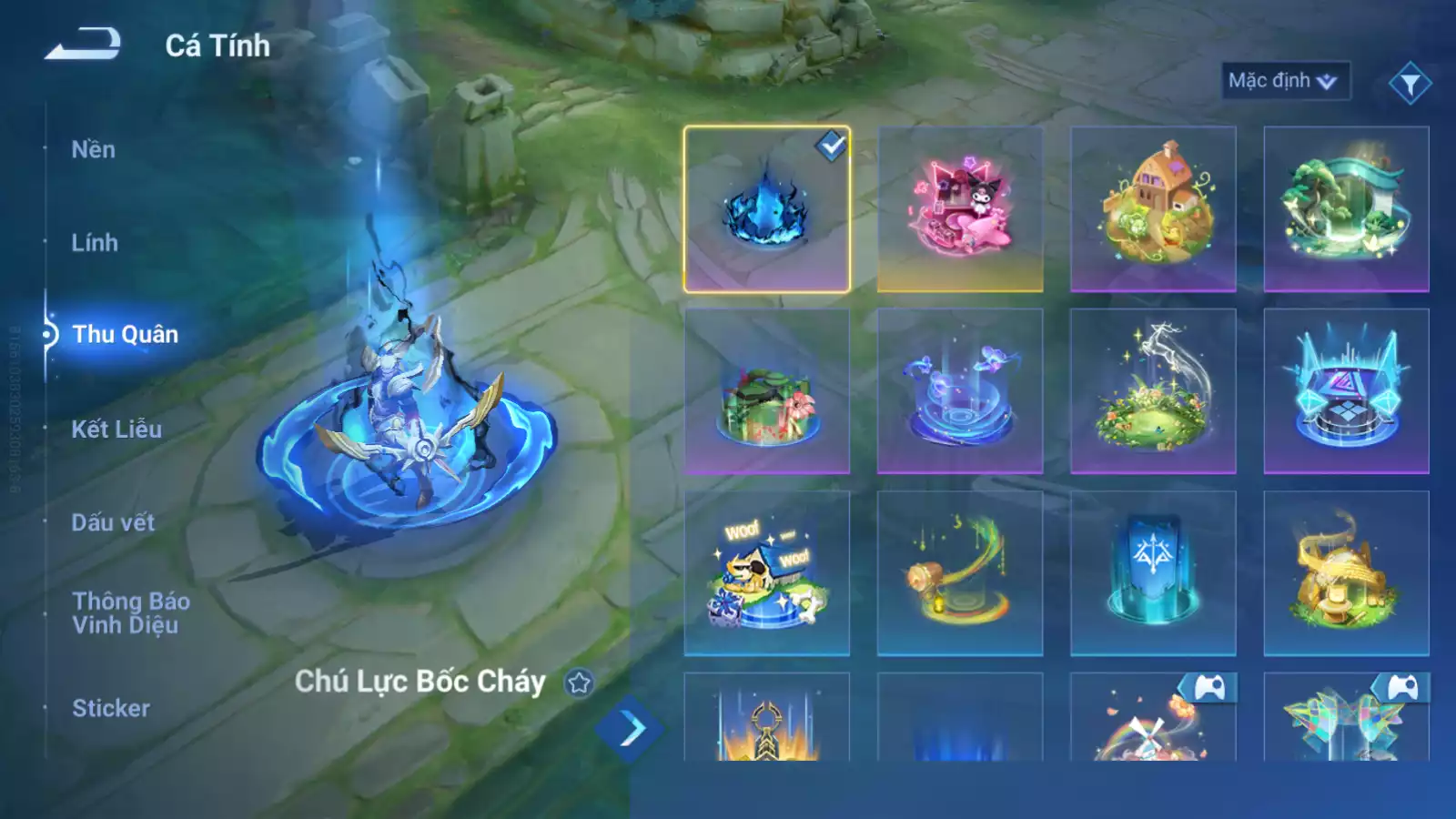Image resolution: width=1456 pixels, height=819 pixels.
Task: Show the Kết Liễu category
Action: 116,429
